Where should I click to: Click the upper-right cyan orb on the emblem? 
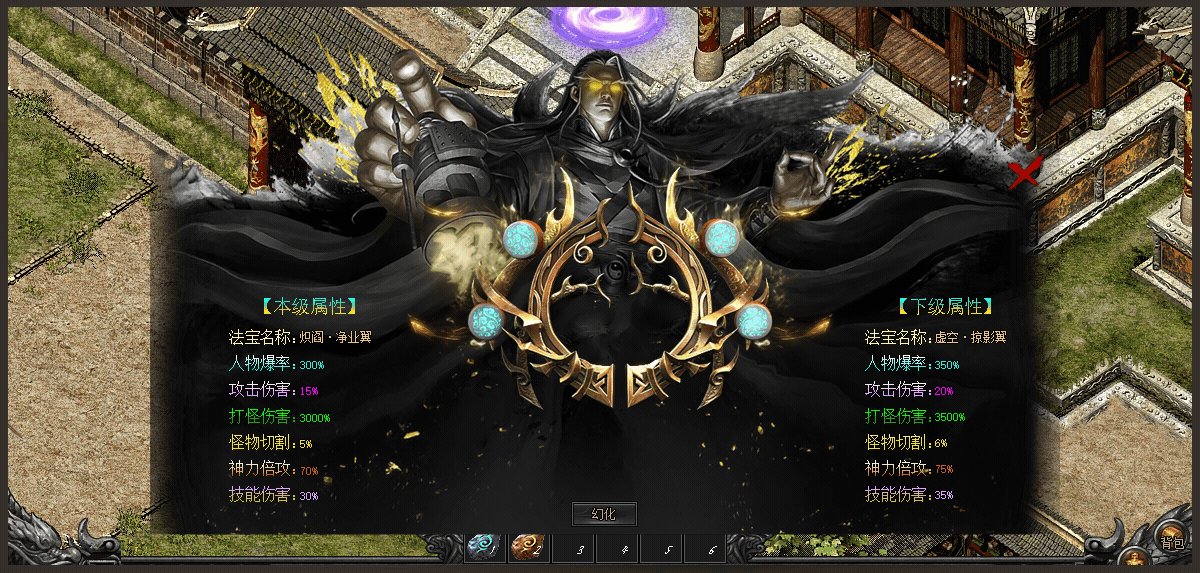720,237
